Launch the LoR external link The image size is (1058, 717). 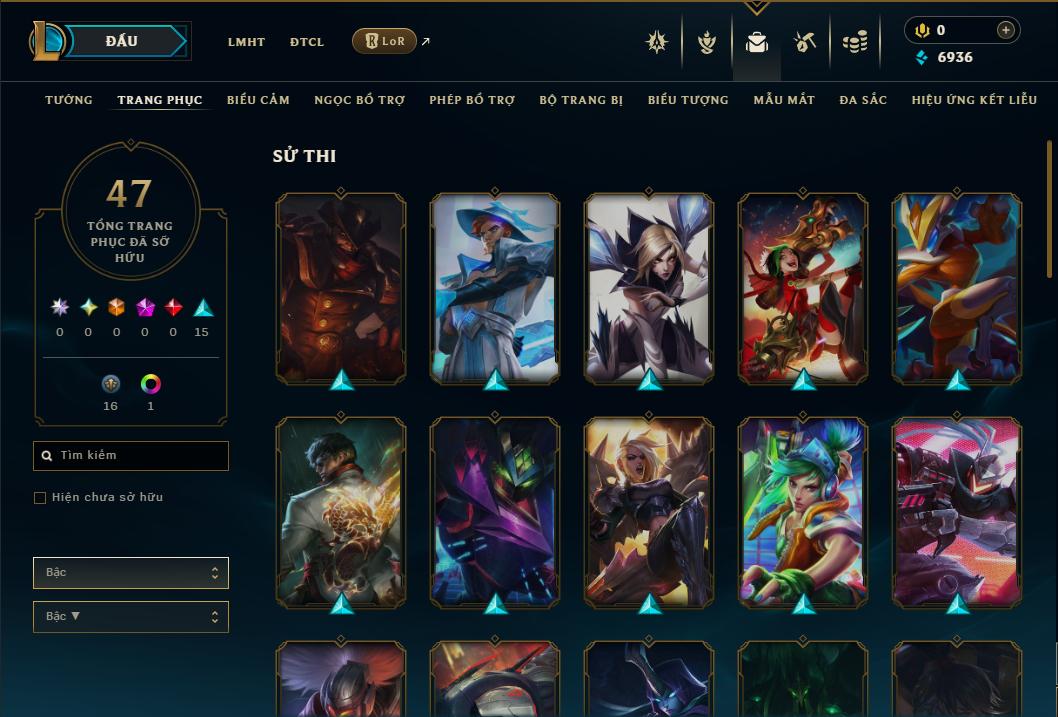click(x=385, y=41)
